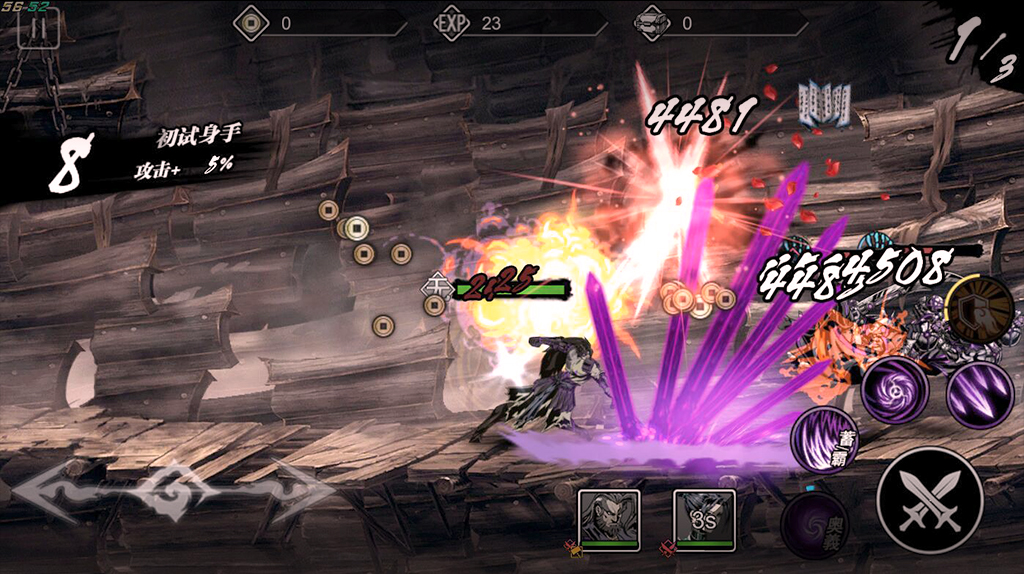Activate the purple vortex skill
This screenshot has width=1024, height=574.
[894, 389]
